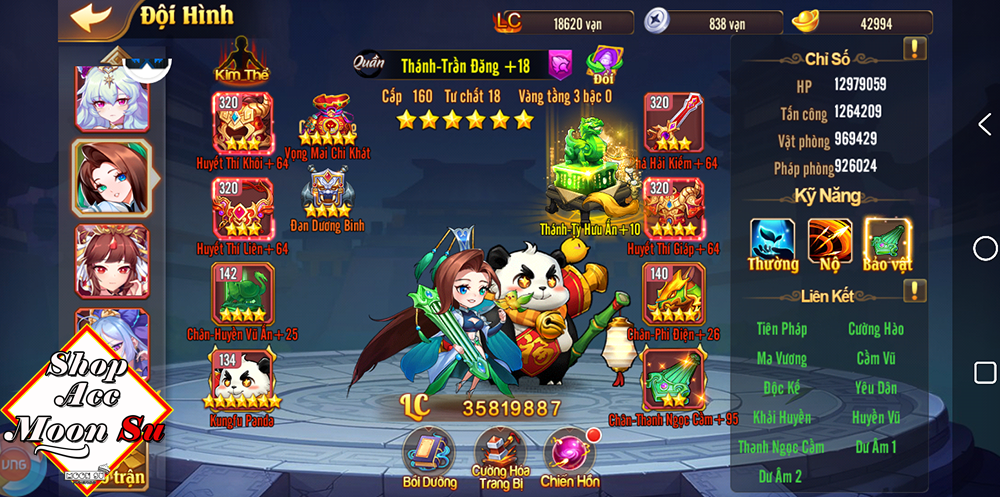Open the Thánh-Tỳ Hưu Ấn treasure
Viewport: 1000px width, 497px height.
coord(589,170)
